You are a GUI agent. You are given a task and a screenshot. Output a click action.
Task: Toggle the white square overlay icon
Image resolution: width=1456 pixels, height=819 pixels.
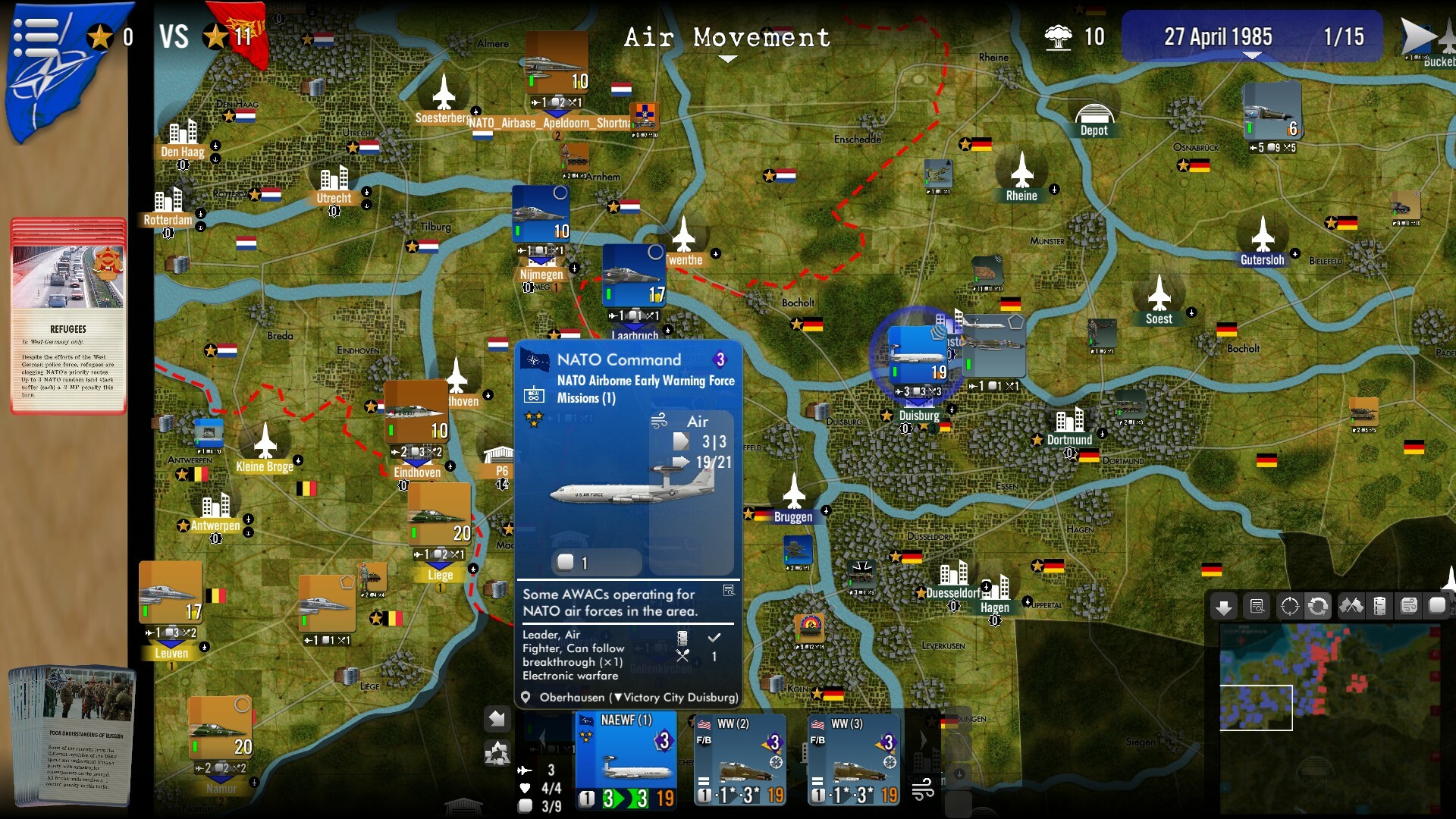[1437, 606]
